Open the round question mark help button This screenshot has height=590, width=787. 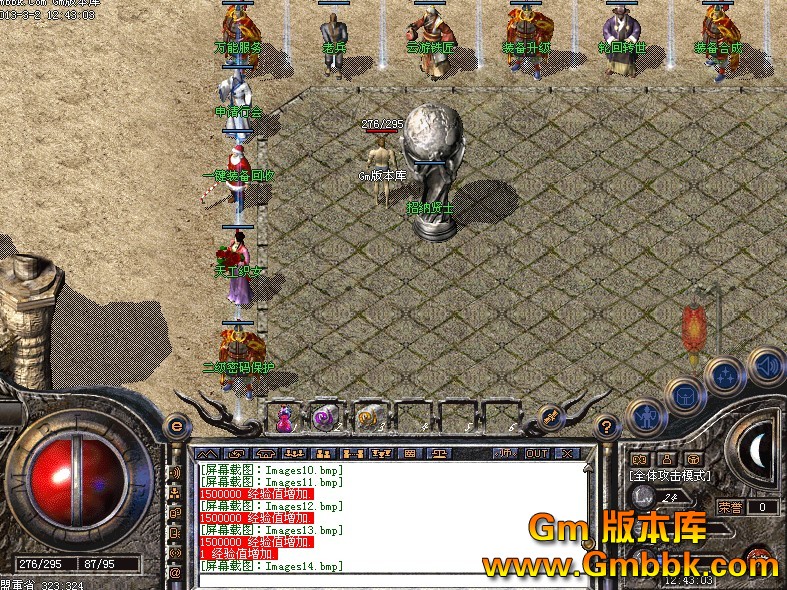tap(605, 427)
